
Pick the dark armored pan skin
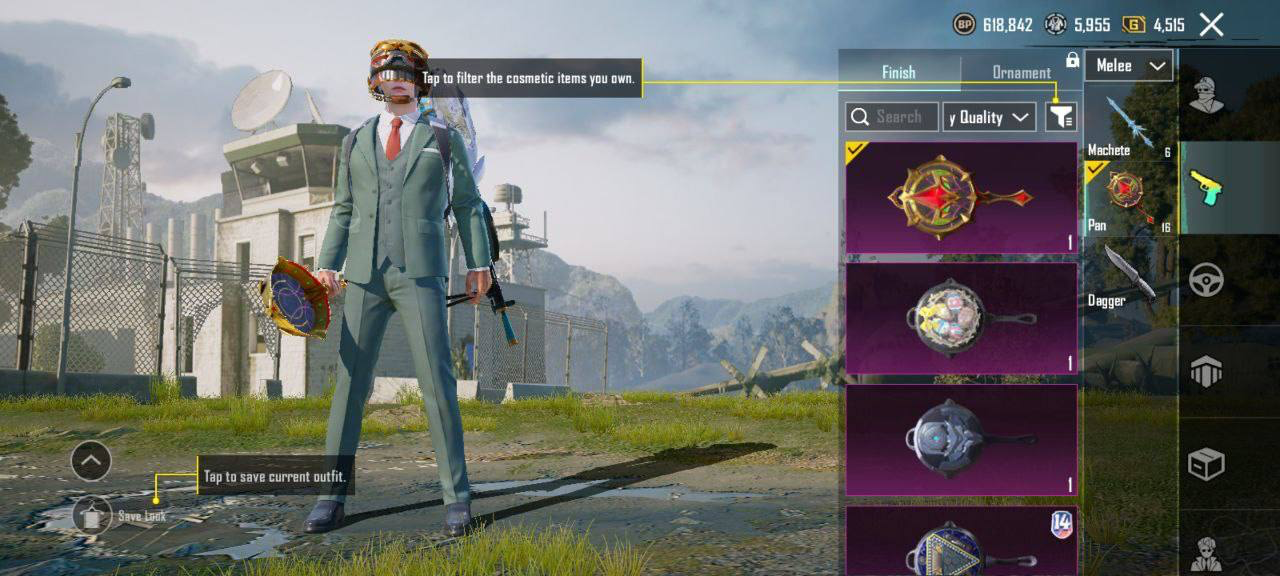(961, 440)
